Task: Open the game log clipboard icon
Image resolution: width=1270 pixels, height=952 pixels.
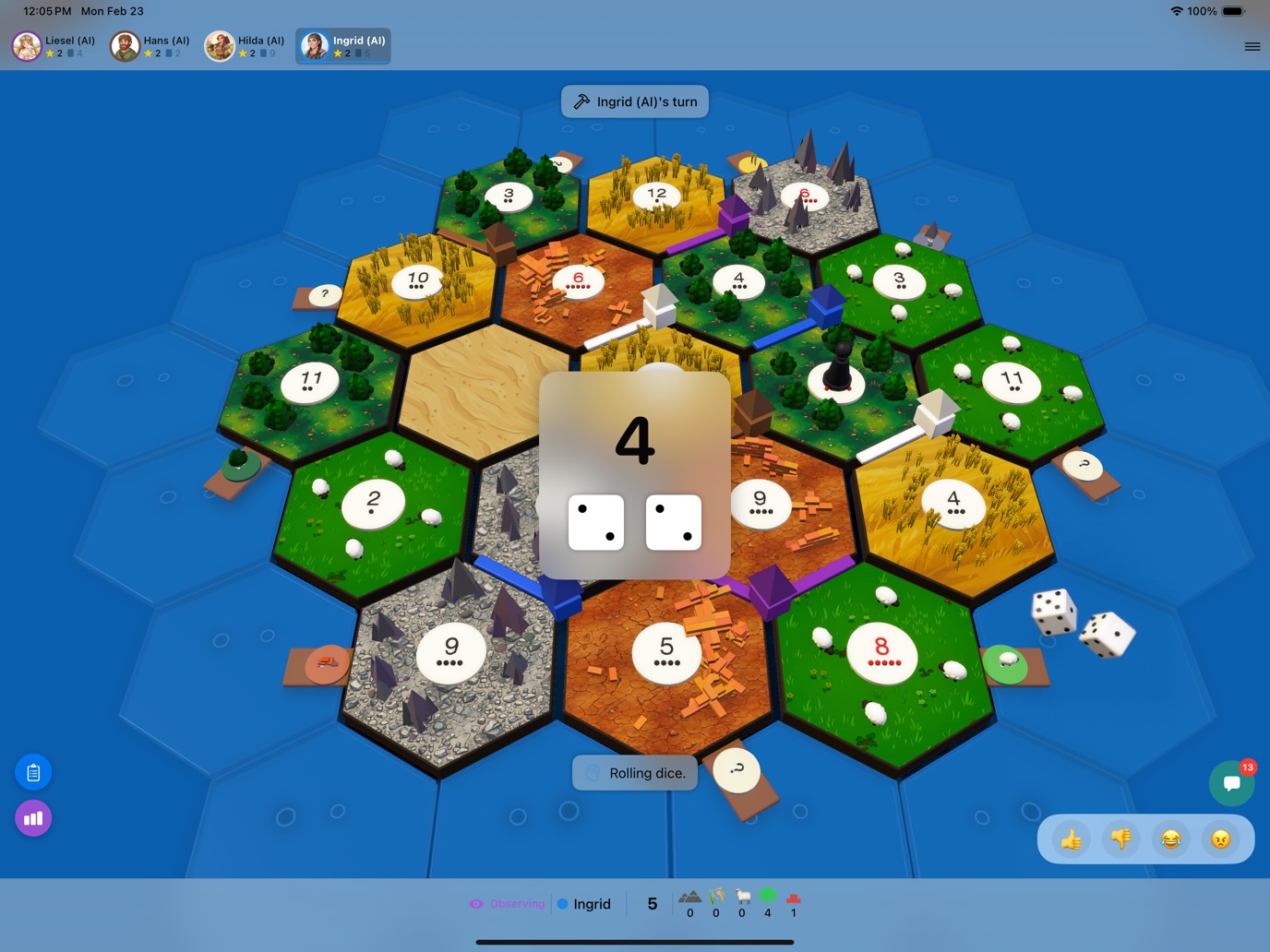Action: coord(33,772)
